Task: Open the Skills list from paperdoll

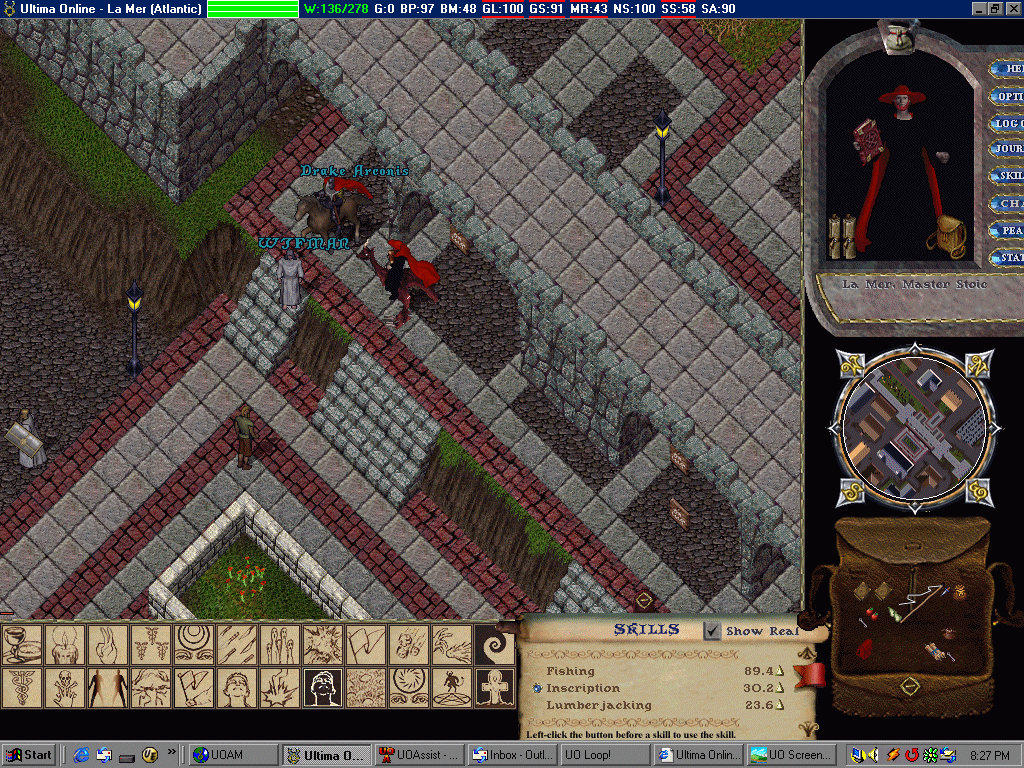Action: coord(1006,176)
